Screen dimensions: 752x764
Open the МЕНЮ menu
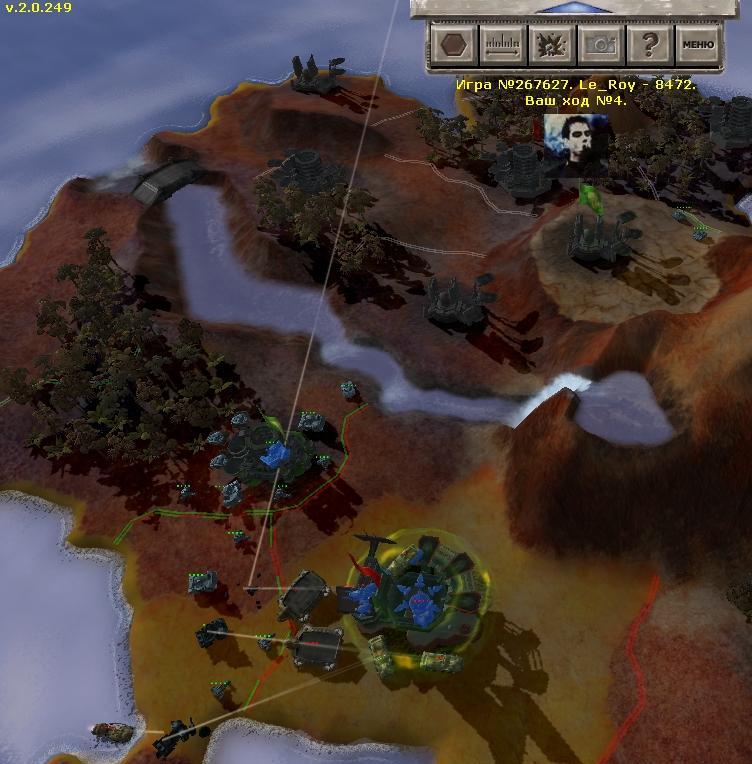point(698,45)
